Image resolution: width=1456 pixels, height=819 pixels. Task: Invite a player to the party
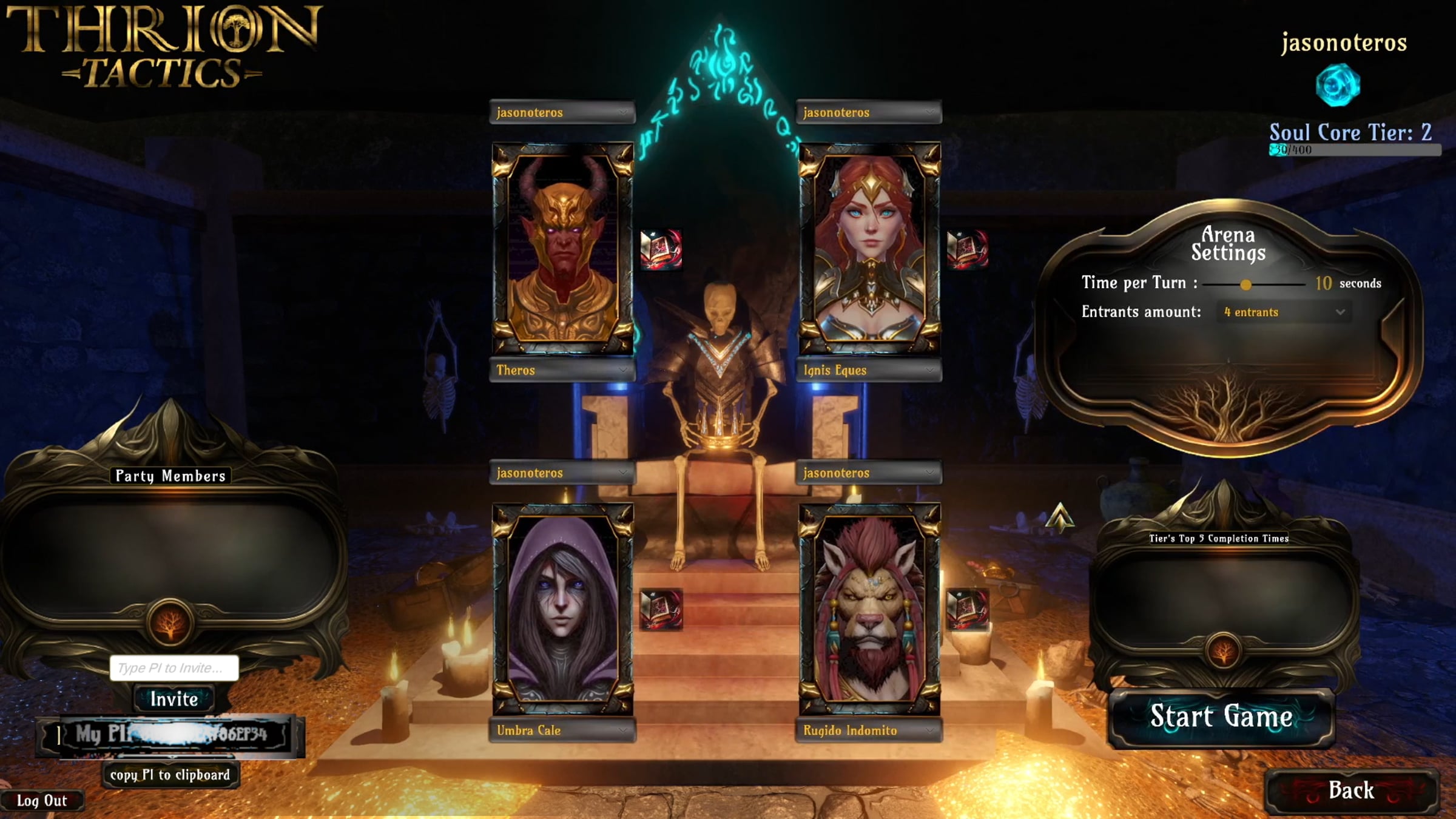tap(174, 699)
